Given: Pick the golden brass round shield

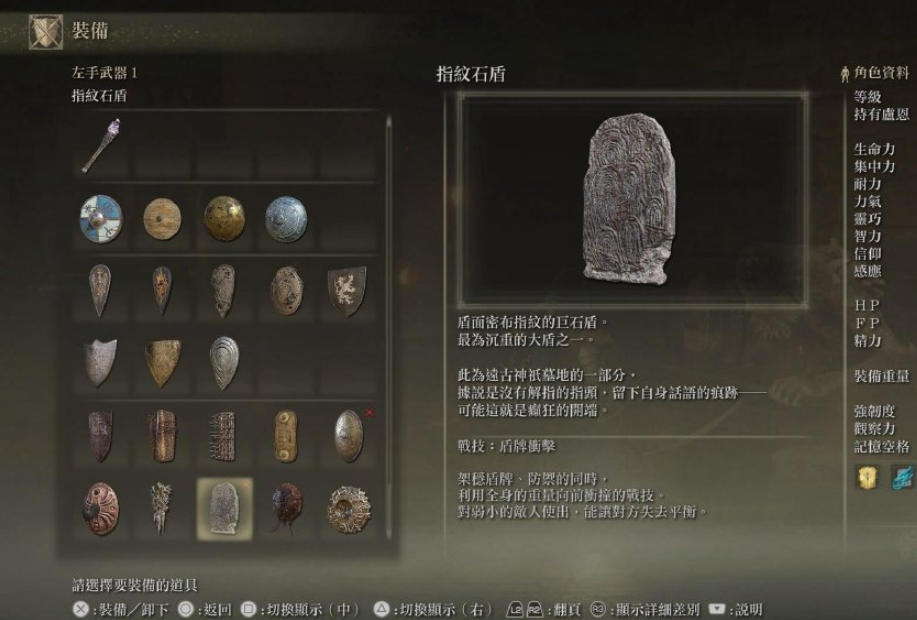Looking at the screenshot, I should (224, 217).
